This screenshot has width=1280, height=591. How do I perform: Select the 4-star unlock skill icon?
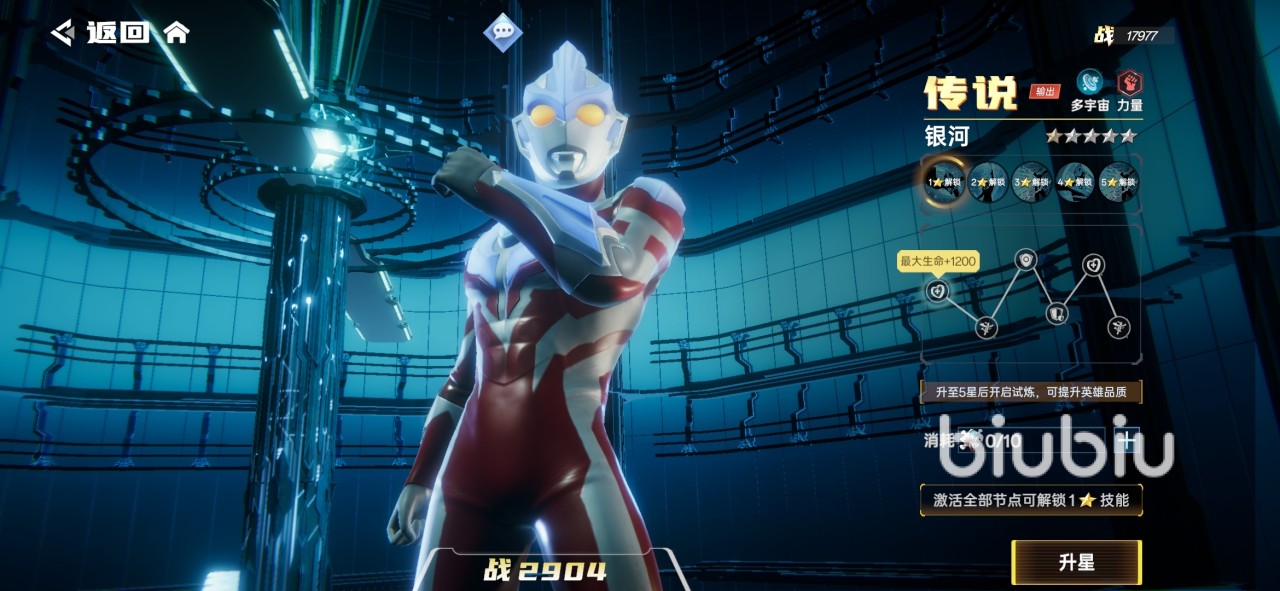click(1075, 183)
